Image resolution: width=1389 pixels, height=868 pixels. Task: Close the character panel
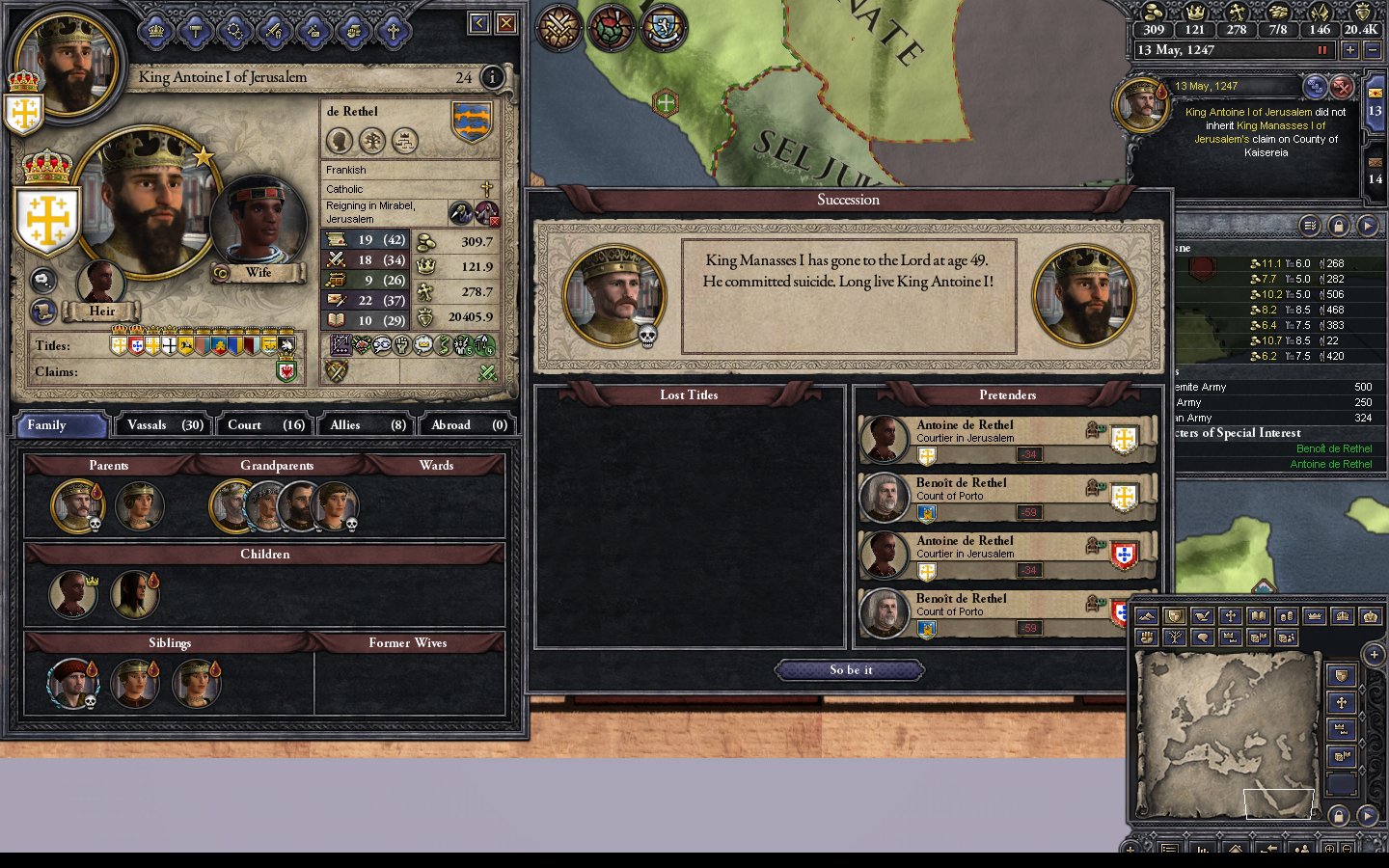pyautogui.click(x=505, y=23)
